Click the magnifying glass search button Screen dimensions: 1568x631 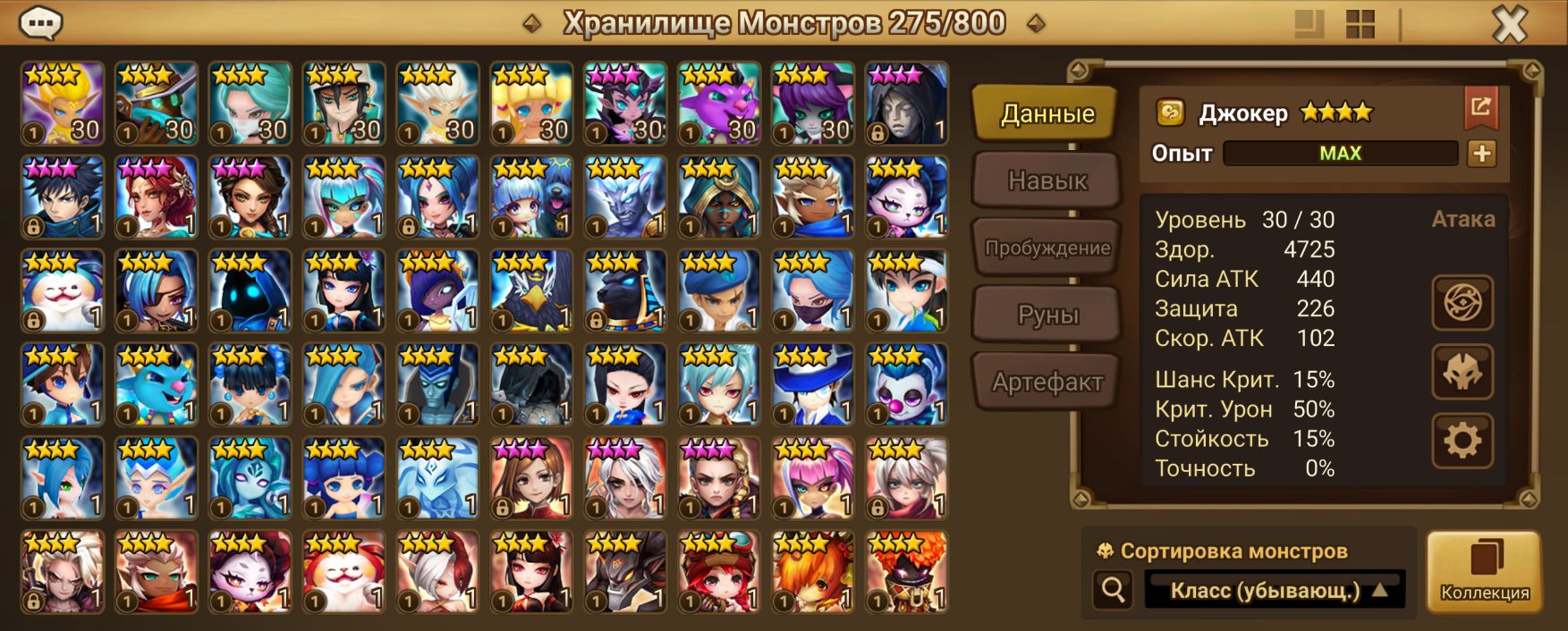pyautogui.click(x=1114, y=590)
